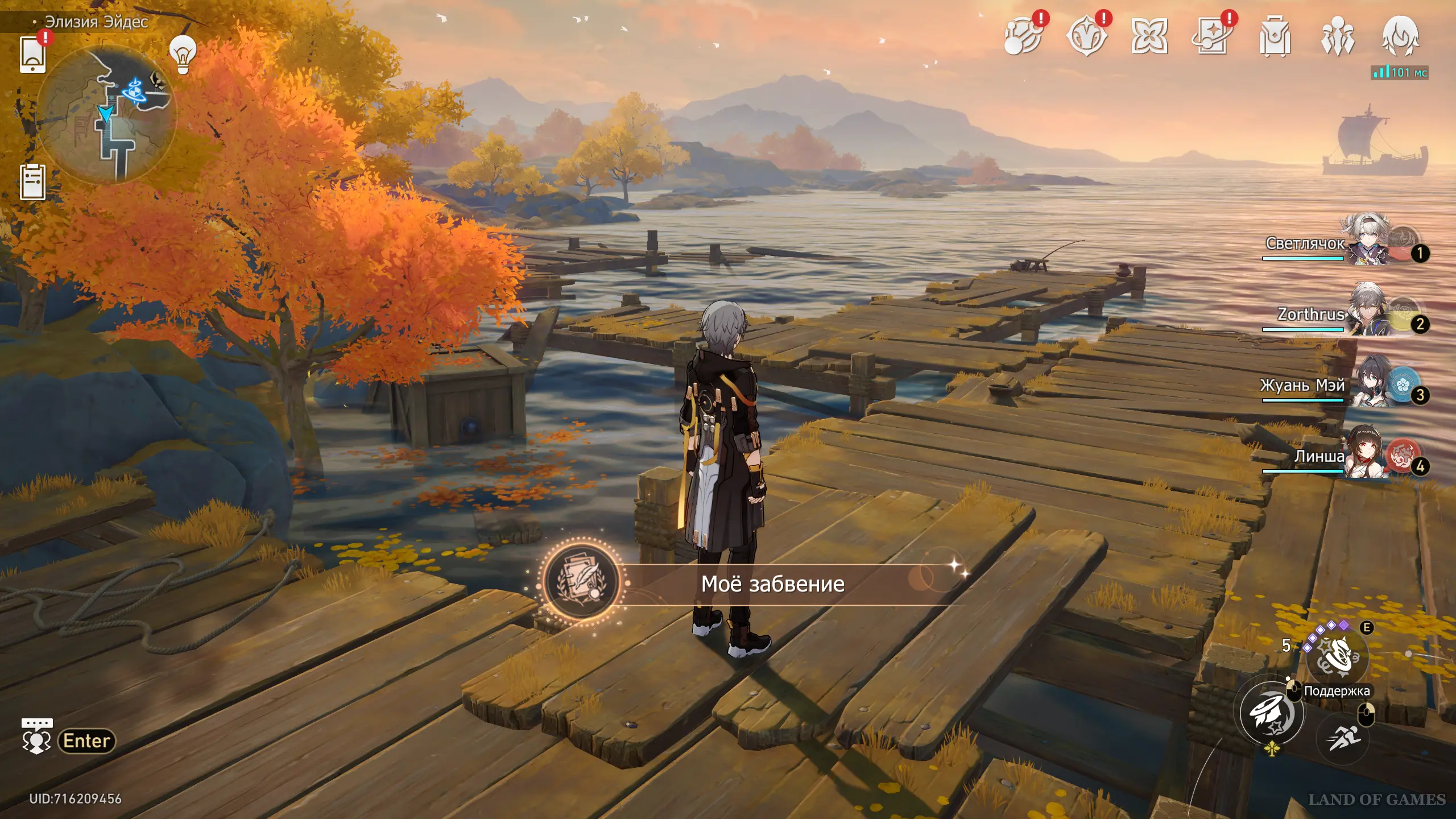Open the character head icon
The height and width of the screenshot is (819, 1456).
pos(1400,37)
